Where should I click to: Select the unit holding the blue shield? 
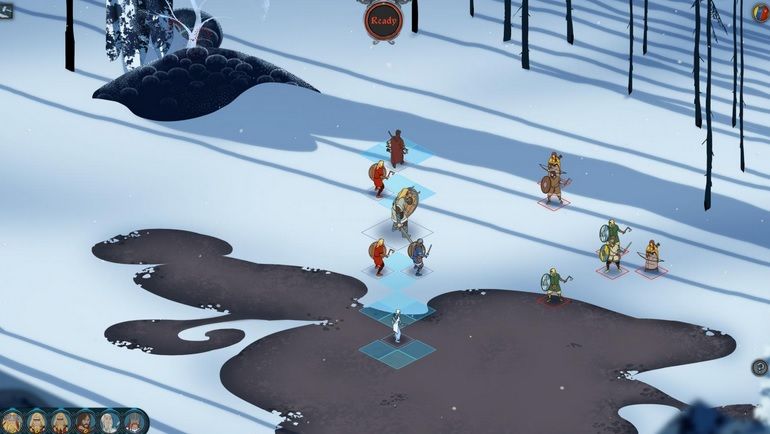pyautogui.click(x=417, y=255)
